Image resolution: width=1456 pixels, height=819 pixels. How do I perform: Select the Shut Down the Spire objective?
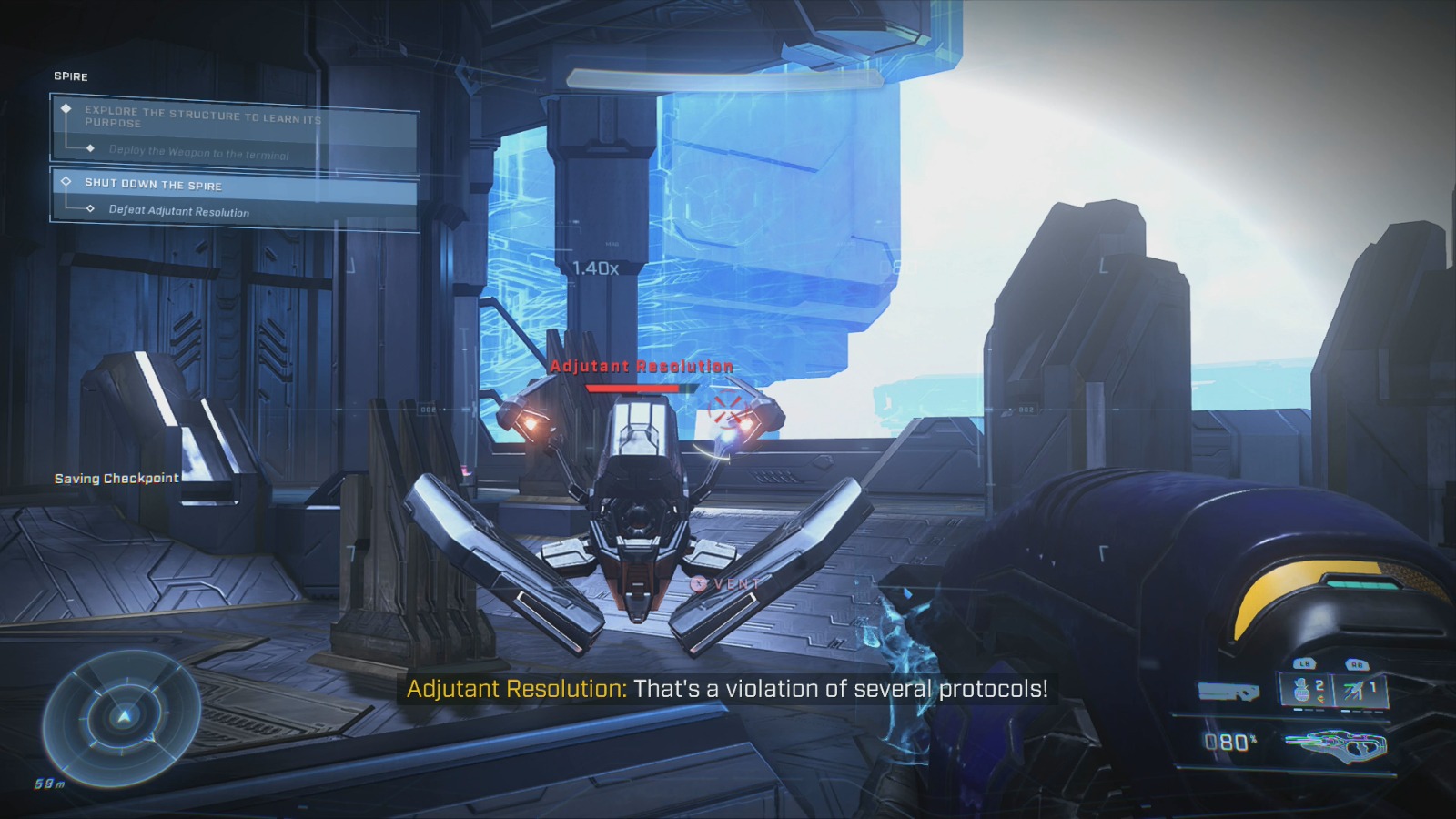pos(153,184)
